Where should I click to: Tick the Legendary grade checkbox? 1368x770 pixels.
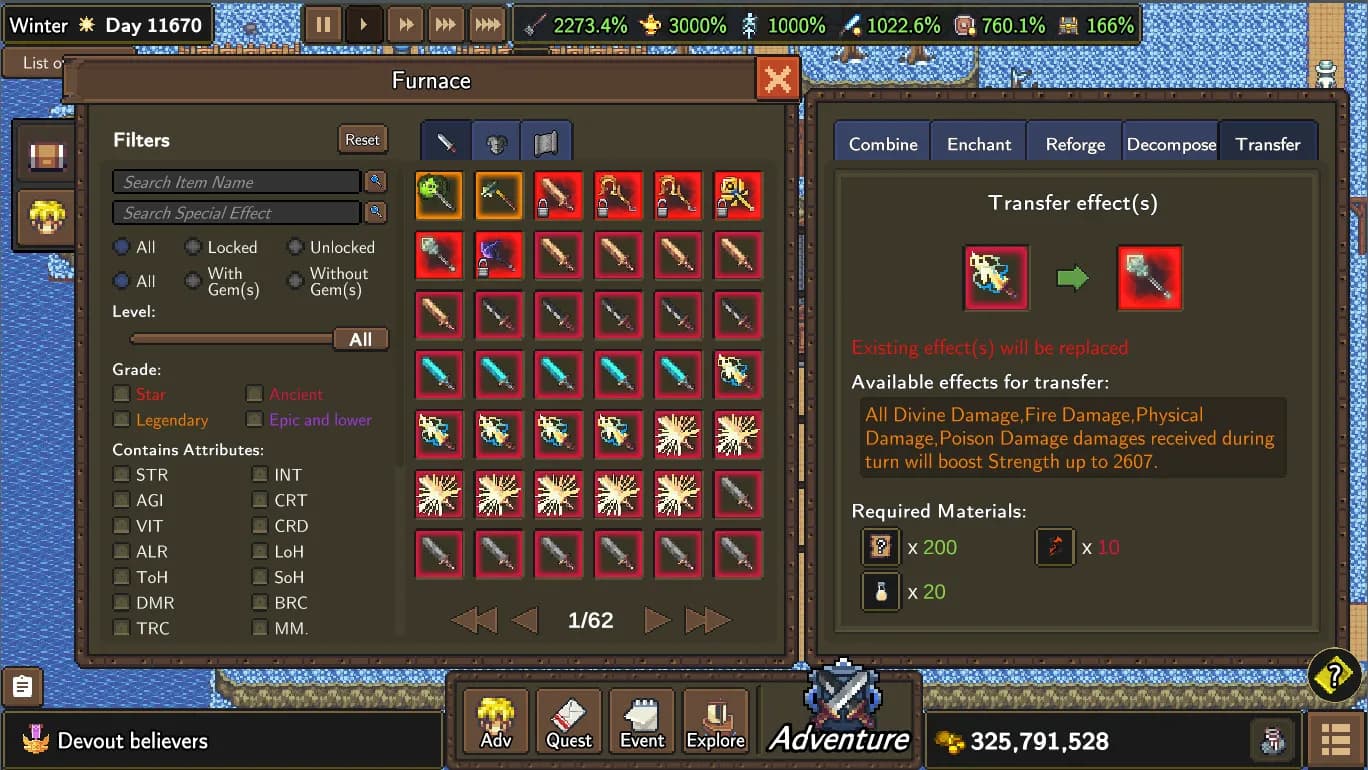pos(122,420)
